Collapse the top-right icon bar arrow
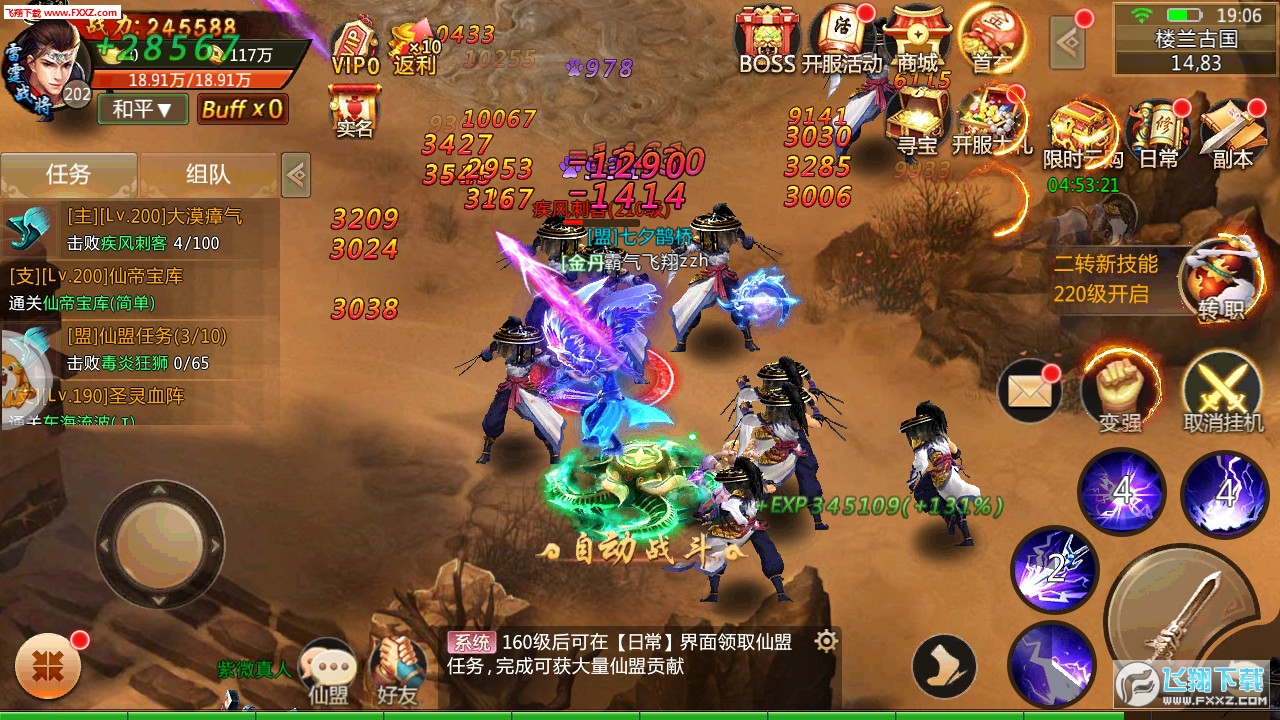The width and height of the screenshot is (1280, 720). [1068, 40]
